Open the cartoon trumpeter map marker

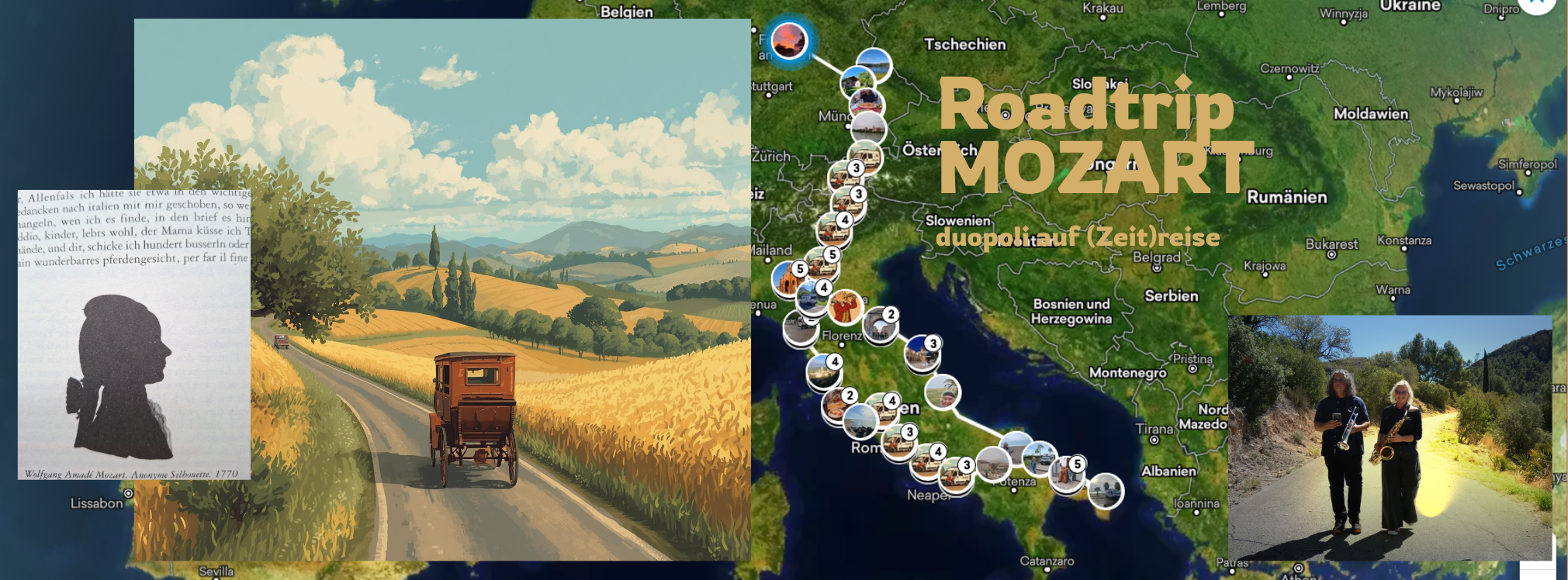coord(845,307)
